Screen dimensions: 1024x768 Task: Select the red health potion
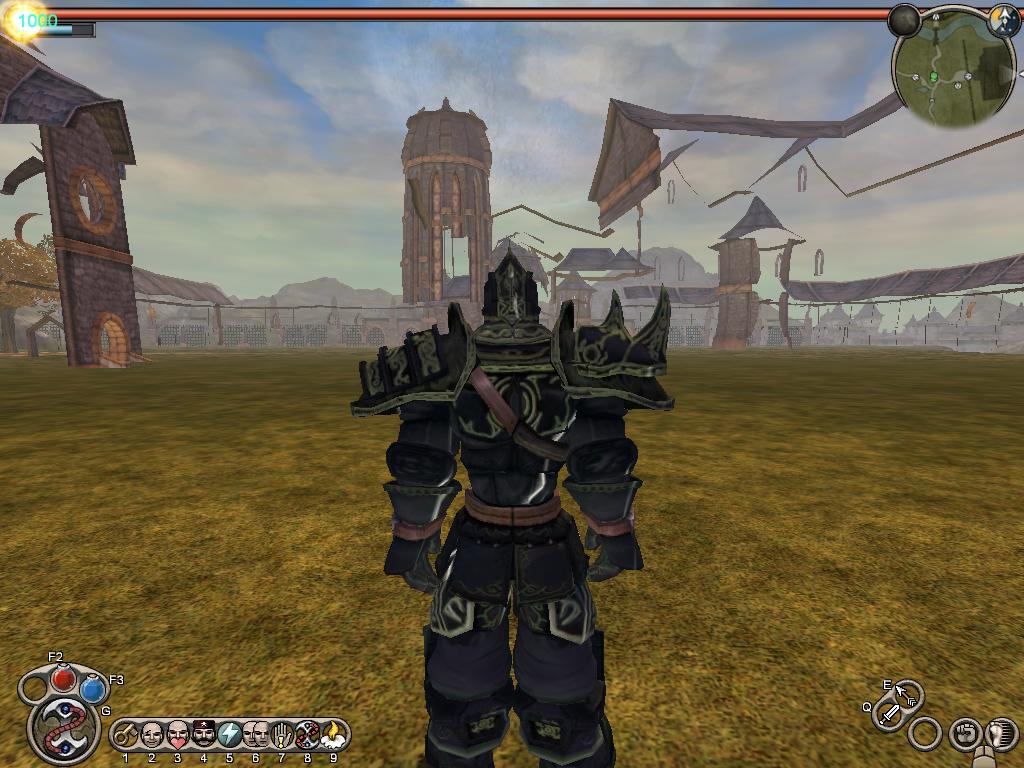tap(63, 679)
